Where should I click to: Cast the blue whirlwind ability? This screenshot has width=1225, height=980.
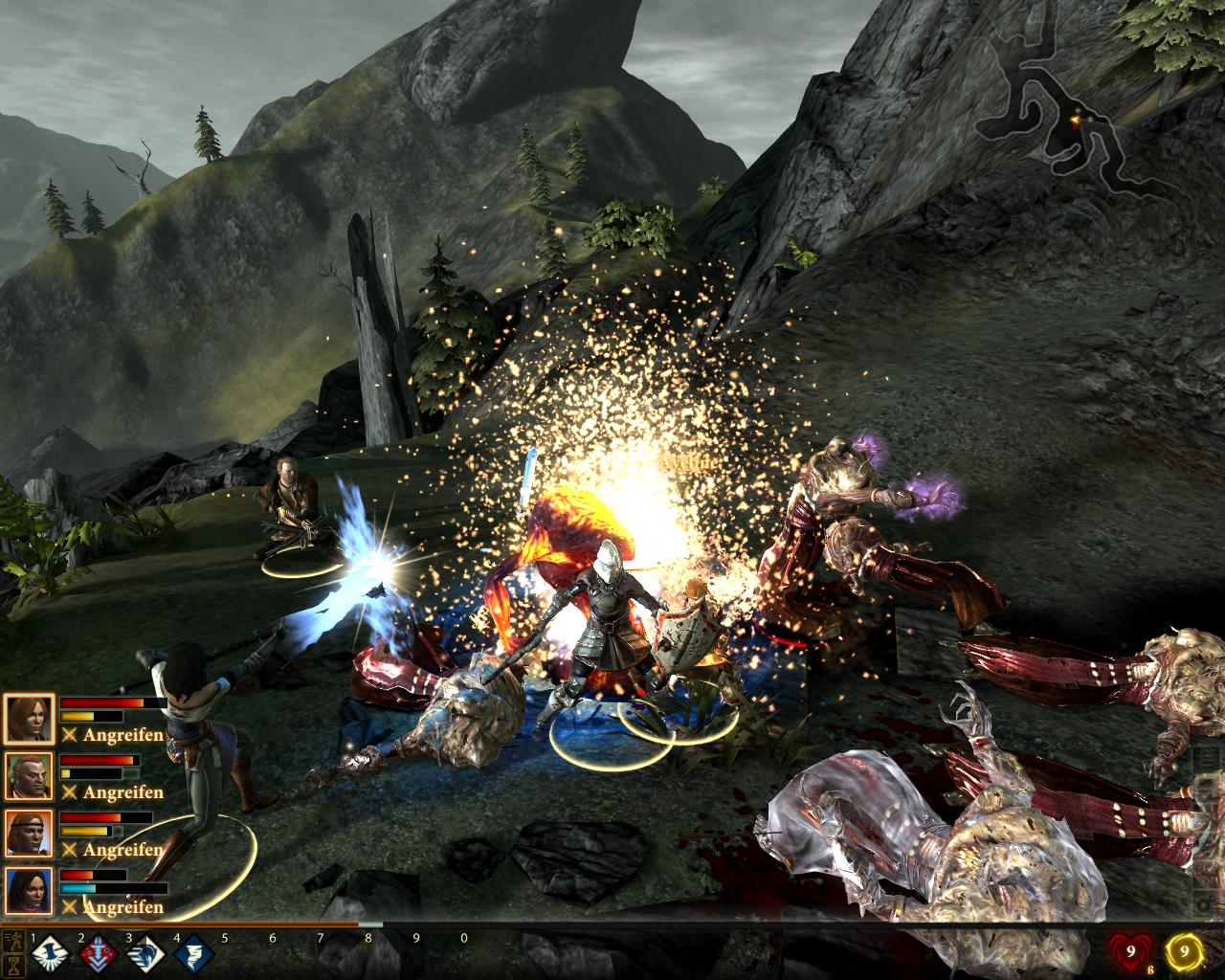[192, 954]
